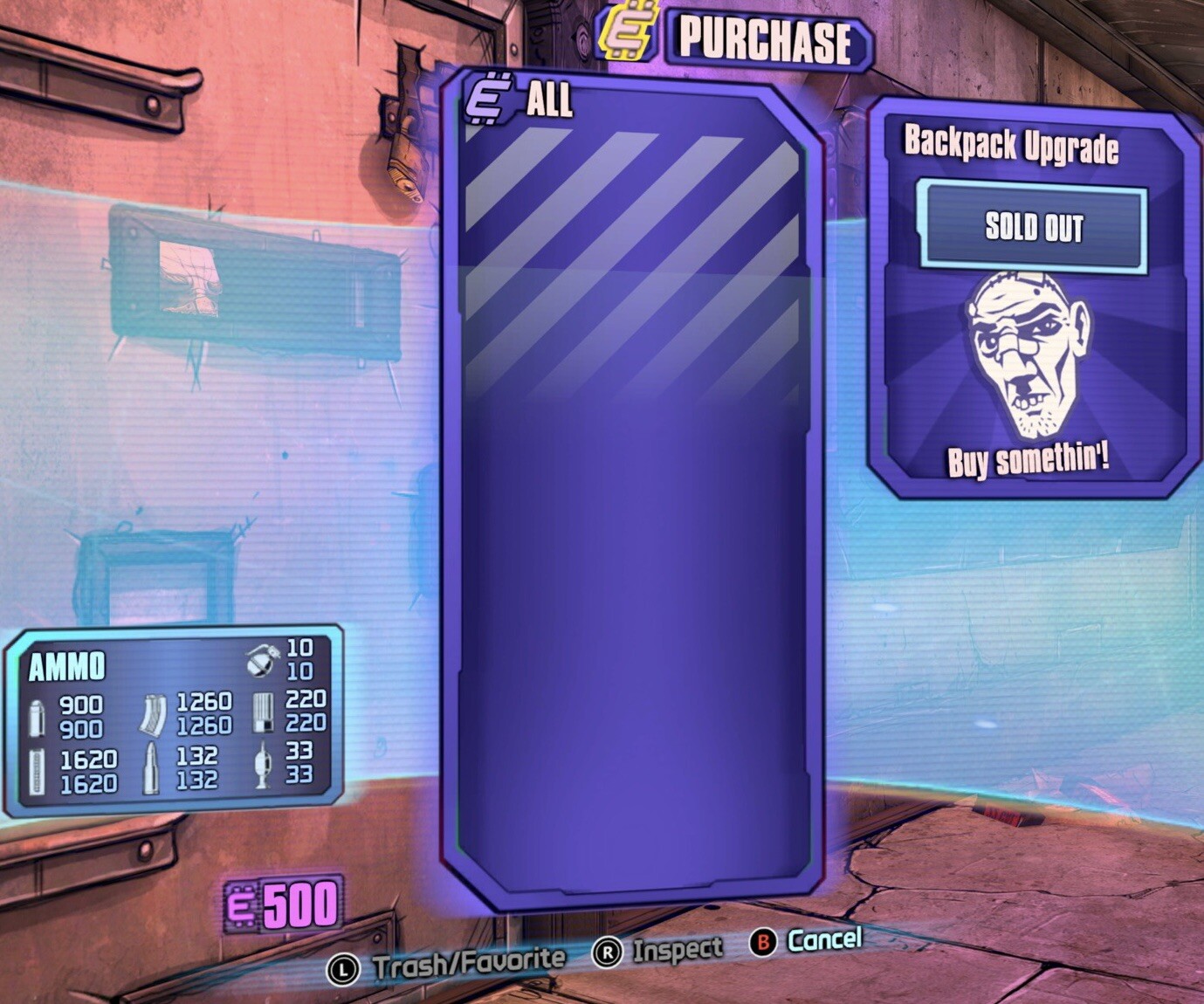Select the ALL filter tab
This screenshot has width=1204, height=1004.
(549, 102)
